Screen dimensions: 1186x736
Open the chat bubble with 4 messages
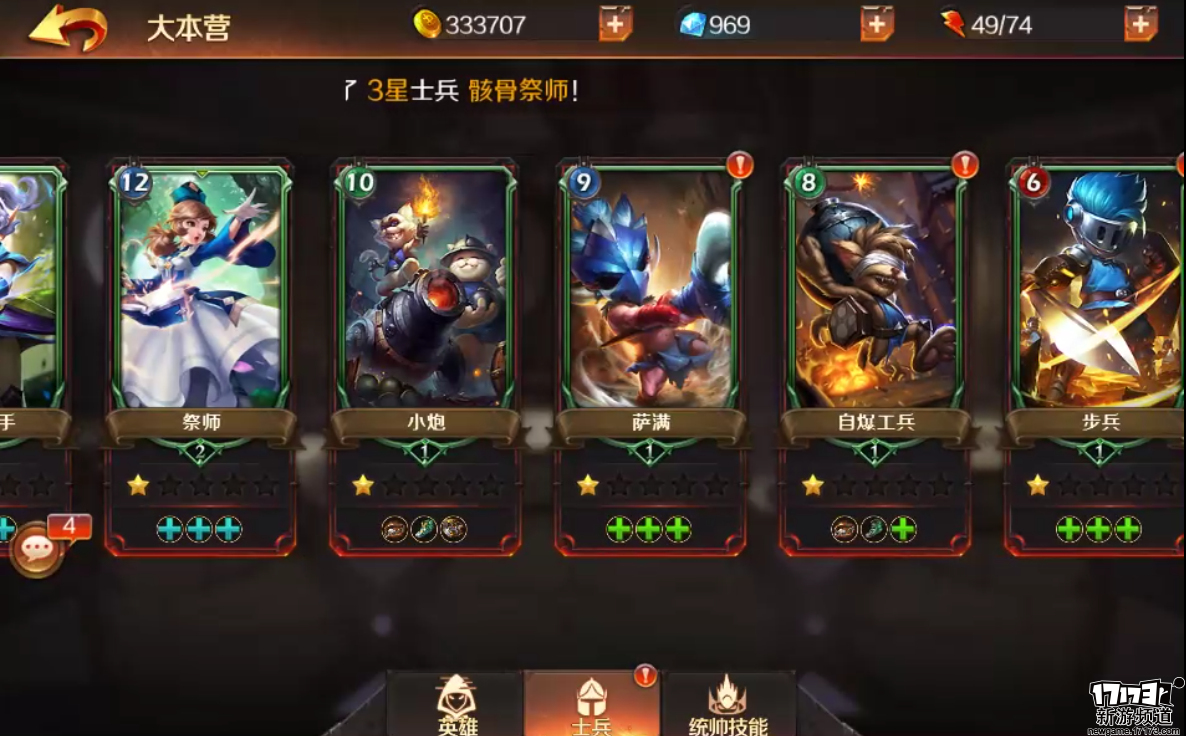tap(37, 549)
